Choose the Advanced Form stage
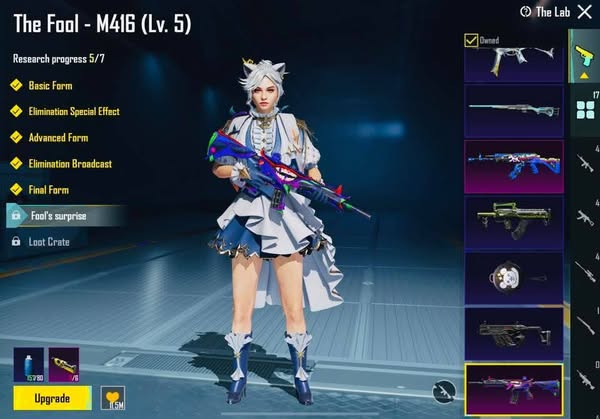The width and height of the screenshot is (600, 419). tap(57, 137)
